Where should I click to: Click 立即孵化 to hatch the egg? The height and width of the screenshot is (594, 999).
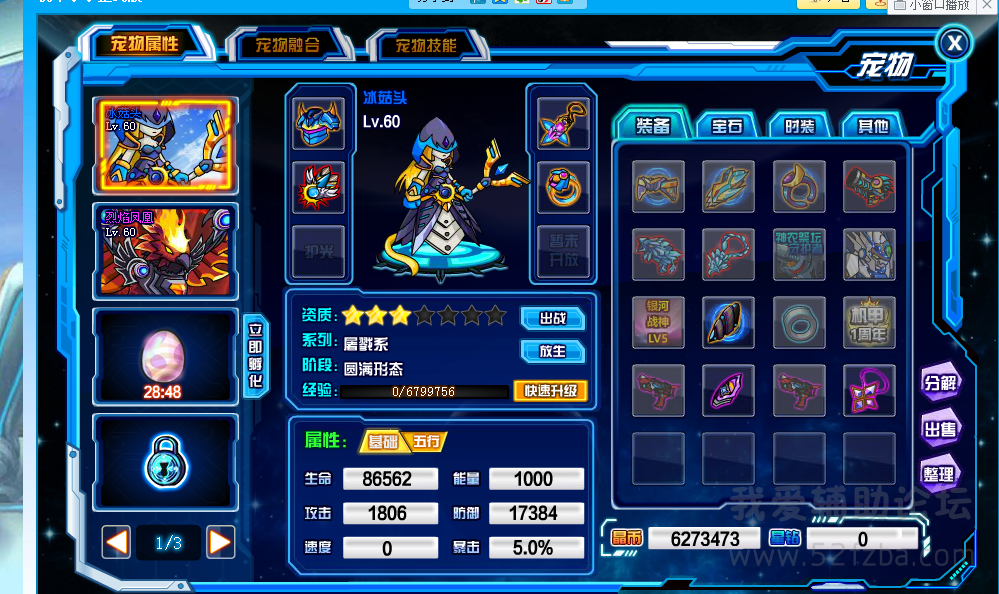254,355
